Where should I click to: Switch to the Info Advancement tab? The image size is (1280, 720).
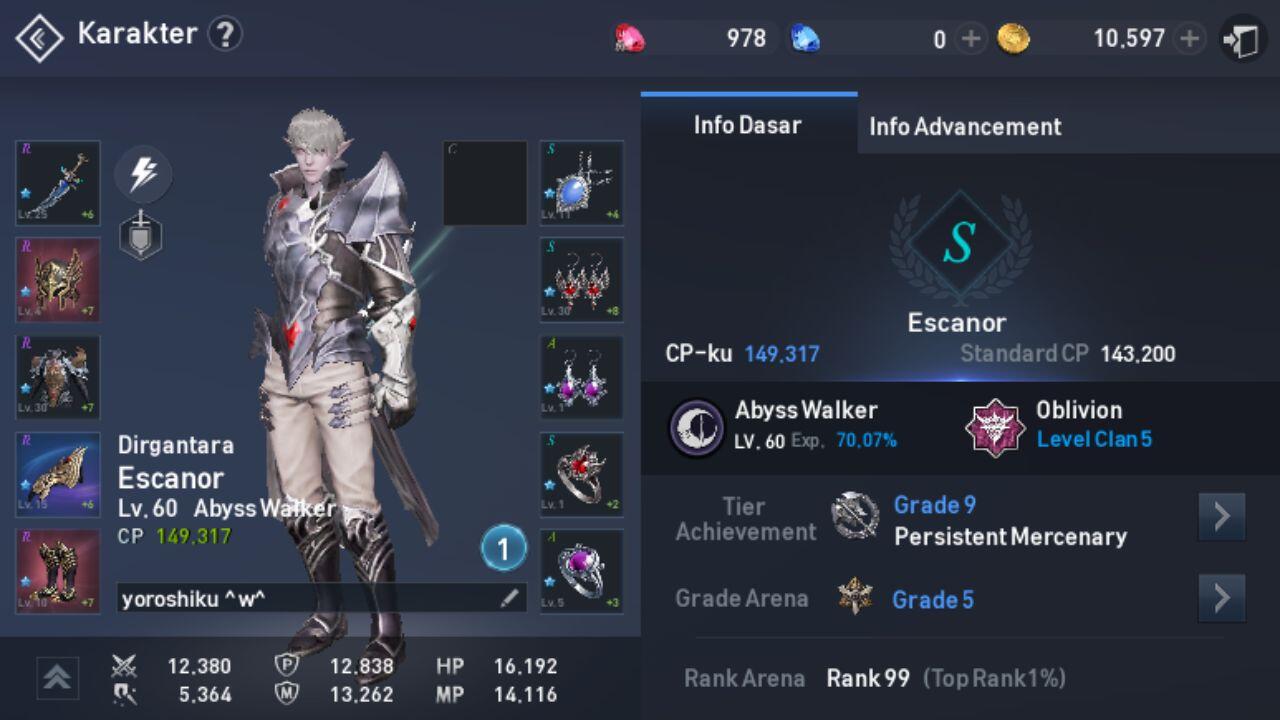(965, 127)
